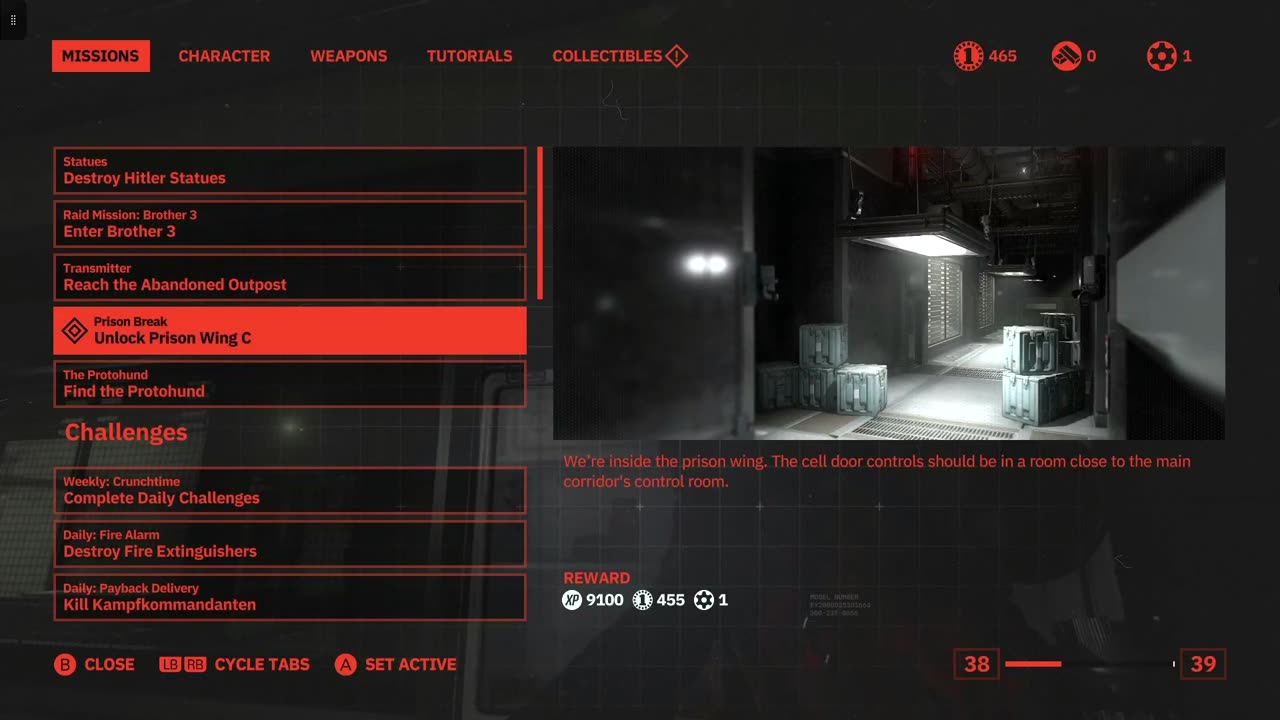
Task: Click the A button icon beside SET ACTIVE
Action: point(345,664)
